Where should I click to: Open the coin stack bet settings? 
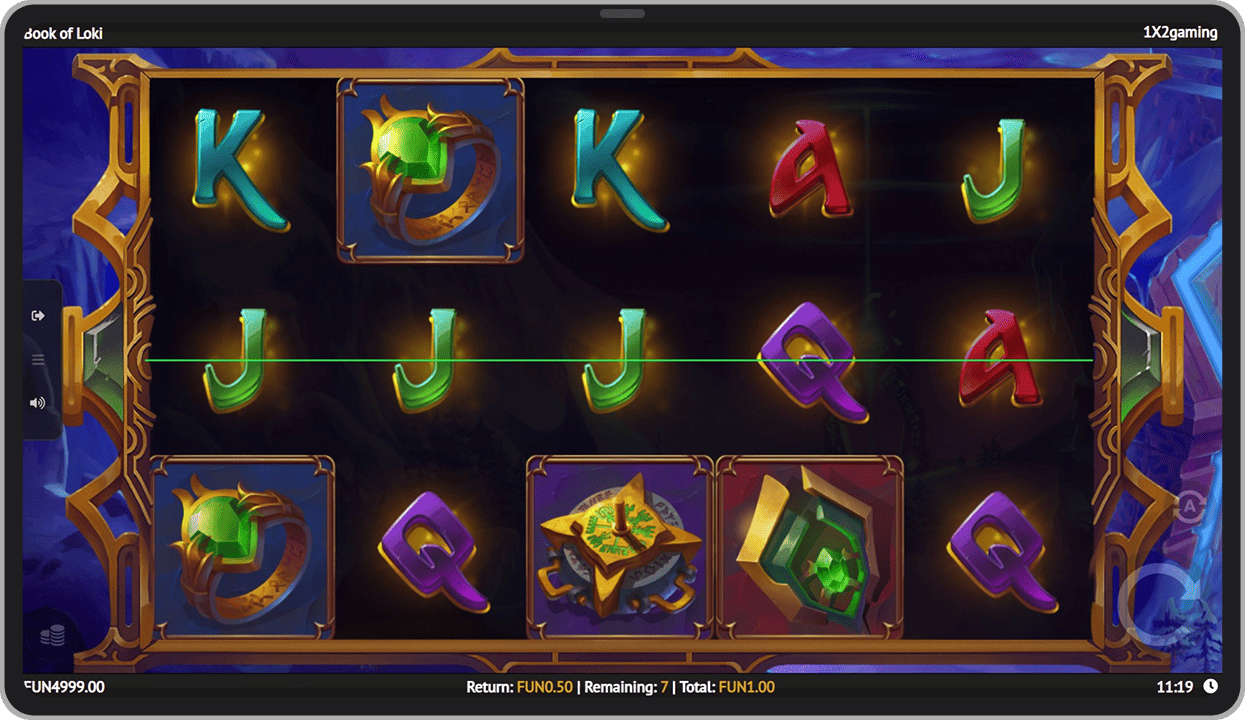[x=52, y=636]
